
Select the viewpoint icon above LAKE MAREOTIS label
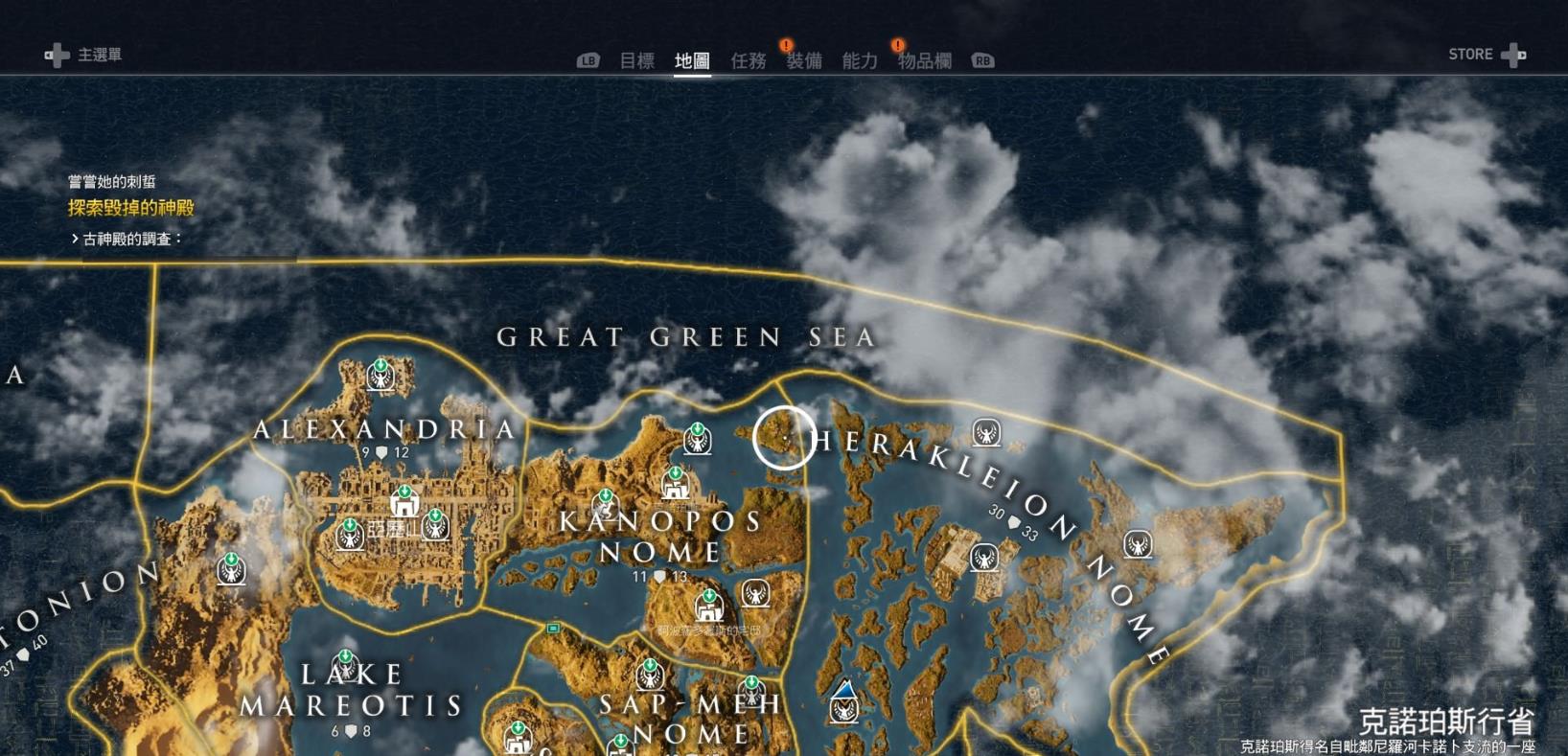point(345,664)
